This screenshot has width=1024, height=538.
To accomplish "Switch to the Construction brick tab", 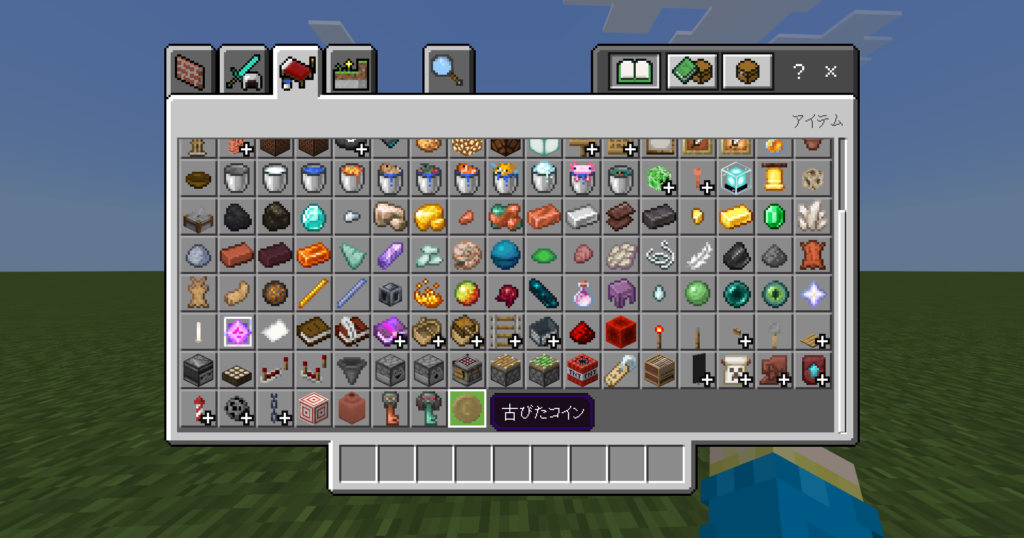I will (x=190, y=71).
